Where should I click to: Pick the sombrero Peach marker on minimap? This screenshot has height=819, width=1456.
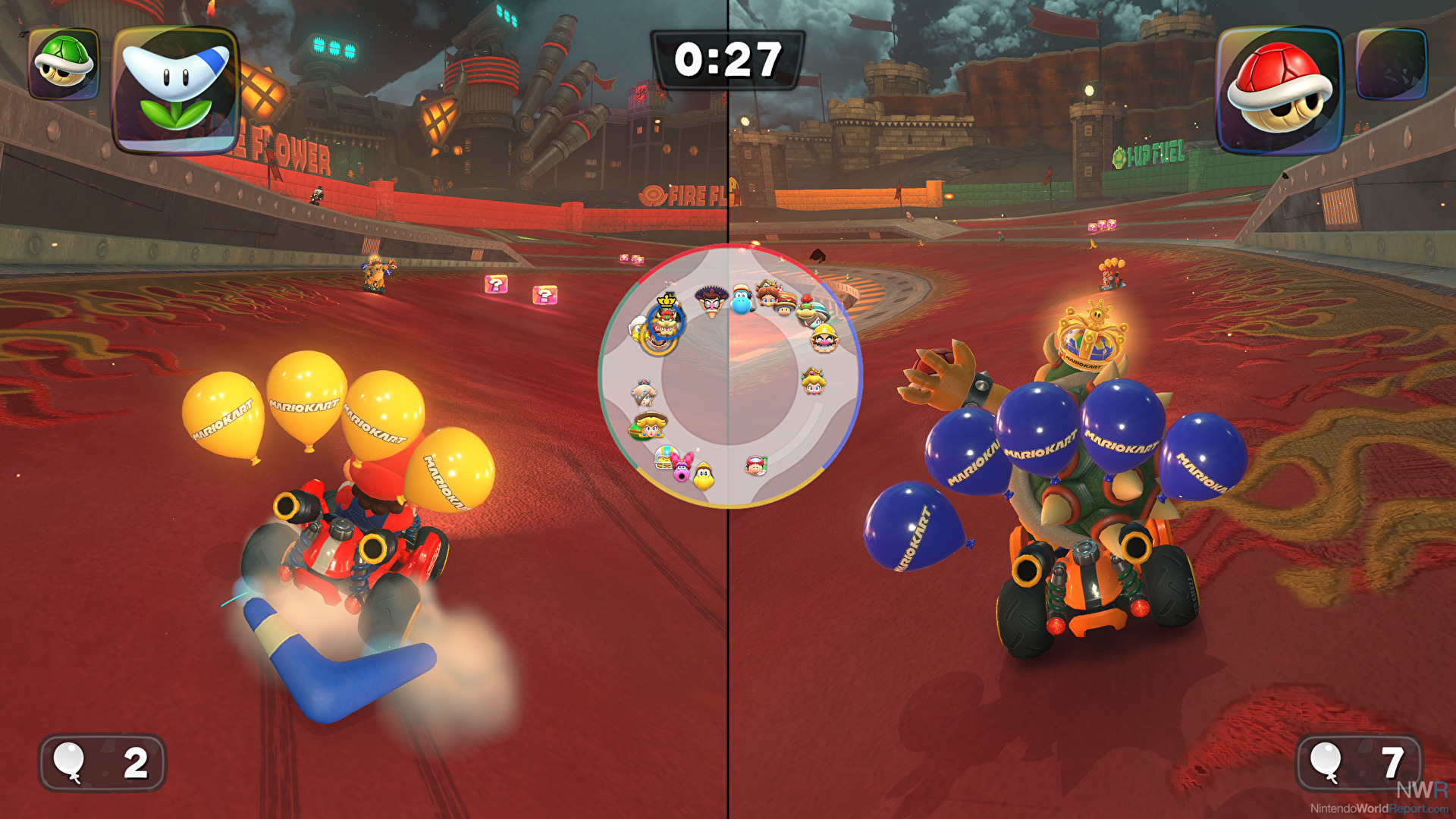point(649,425)
